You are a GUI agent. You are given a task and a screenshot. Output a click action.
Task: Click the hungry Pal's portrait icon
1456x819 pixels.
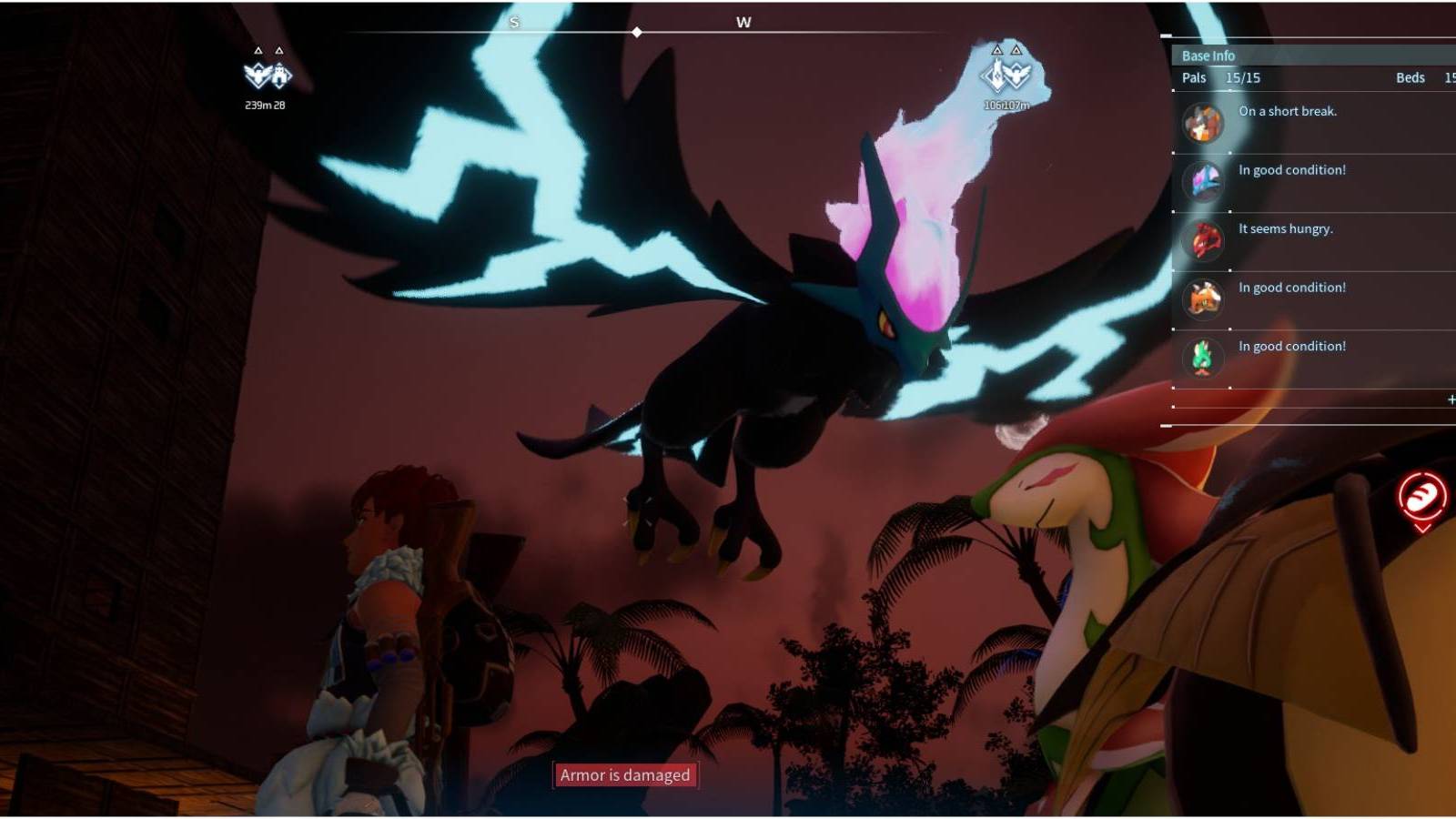pyautogui.click(x=1202, y=238)
